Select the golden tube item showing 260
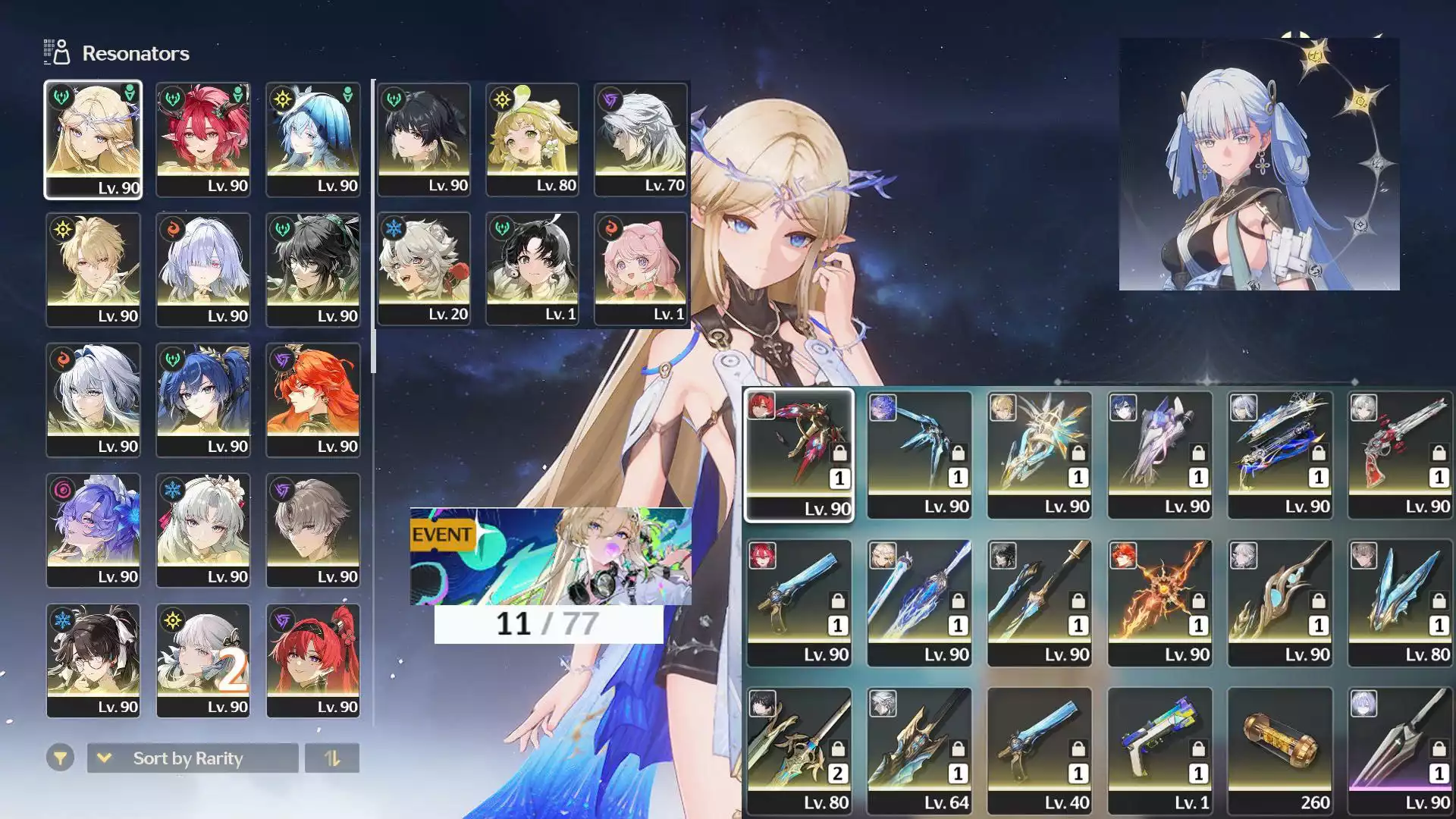The image size is (1456, 819). (x=1280, y=751)
